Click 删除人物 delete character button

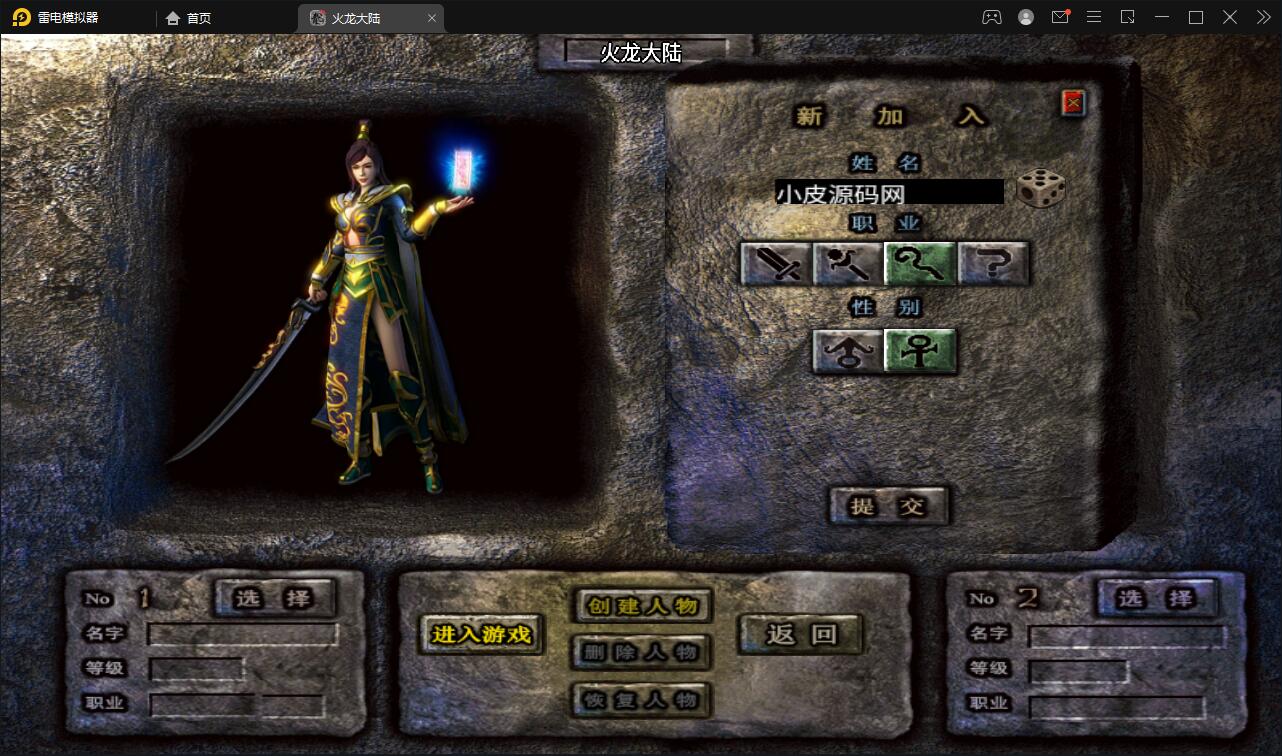click(642, 652)
